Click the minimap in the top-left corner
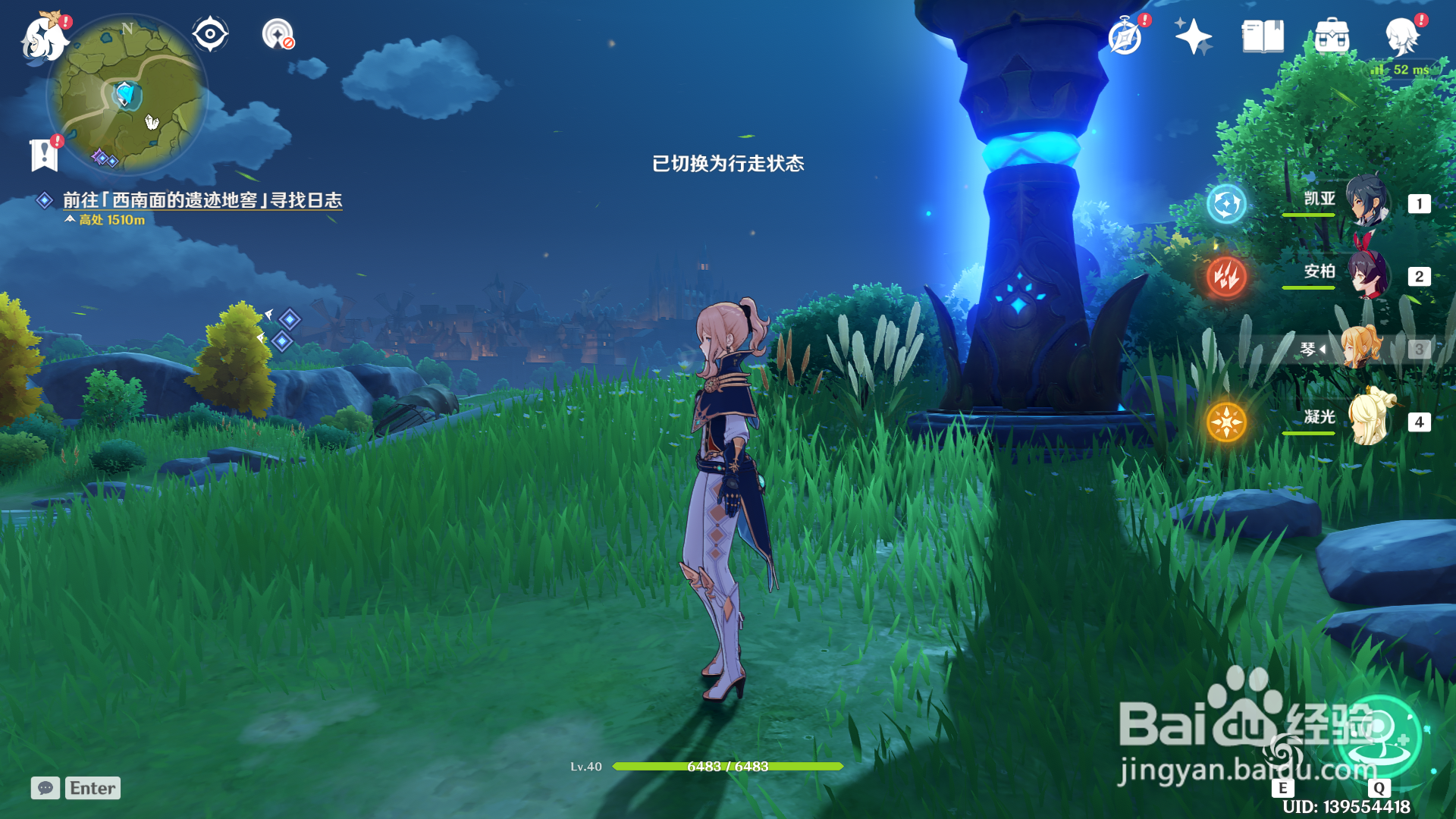This screenshot has height=819, width=1456. point(127,99)
